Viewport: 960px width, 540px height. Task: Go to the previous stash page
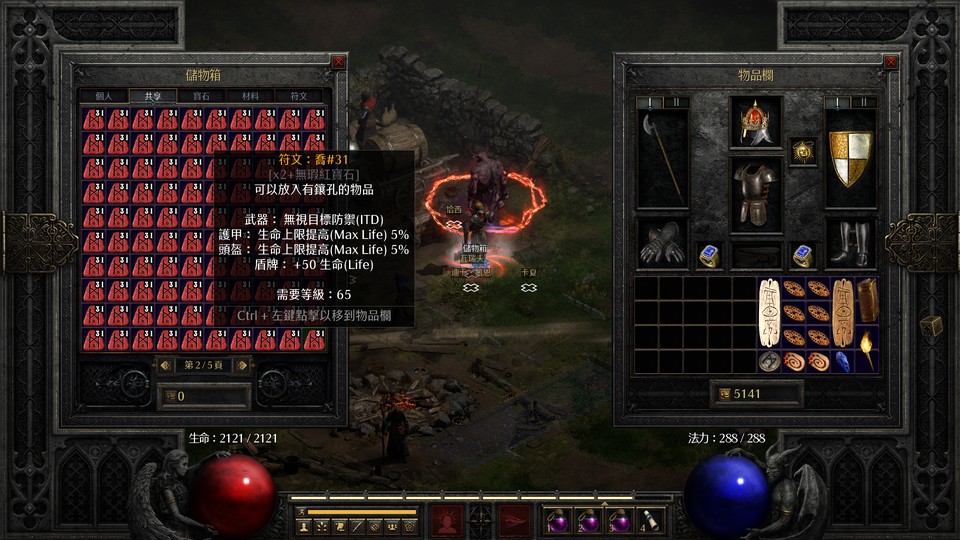pyautogui.click(x=166, y=365)
